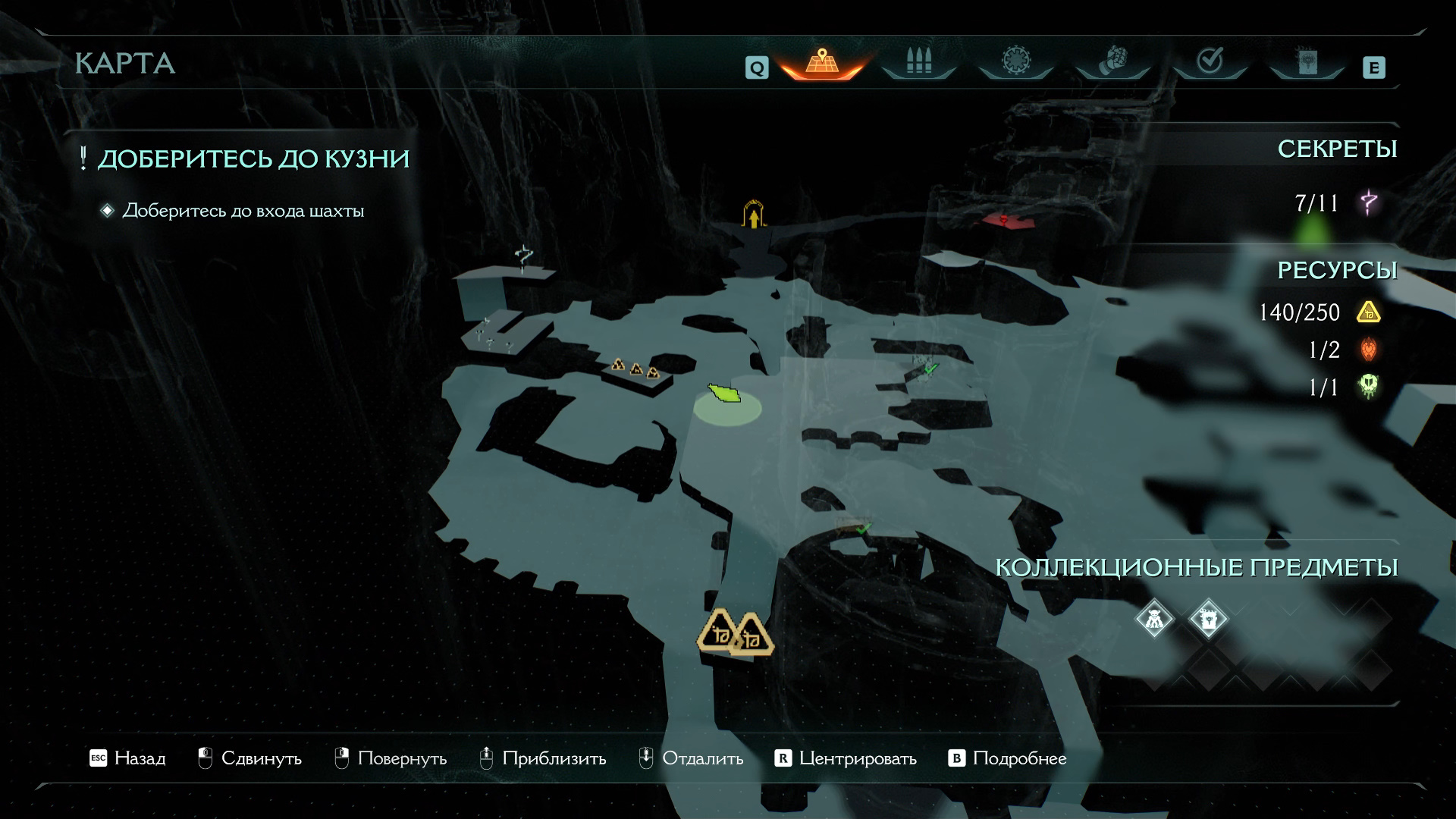Screen dimensions: 1456x819
Task: Open the spiked saw shield tab
Action: pyautogui.click(x=1015, y=62)
